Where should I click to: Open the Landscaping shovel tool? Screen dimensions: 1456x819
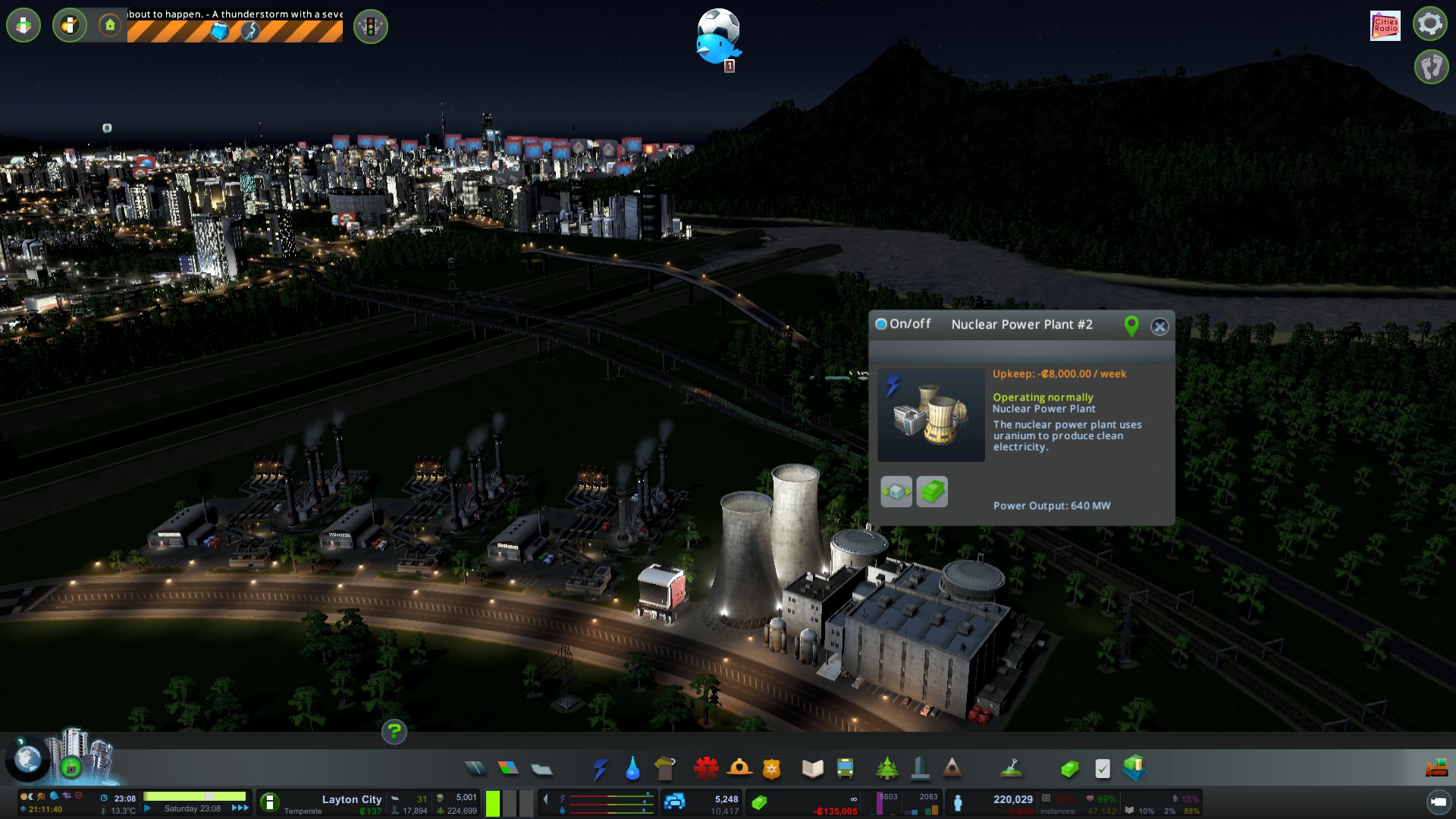[1012, 769]
